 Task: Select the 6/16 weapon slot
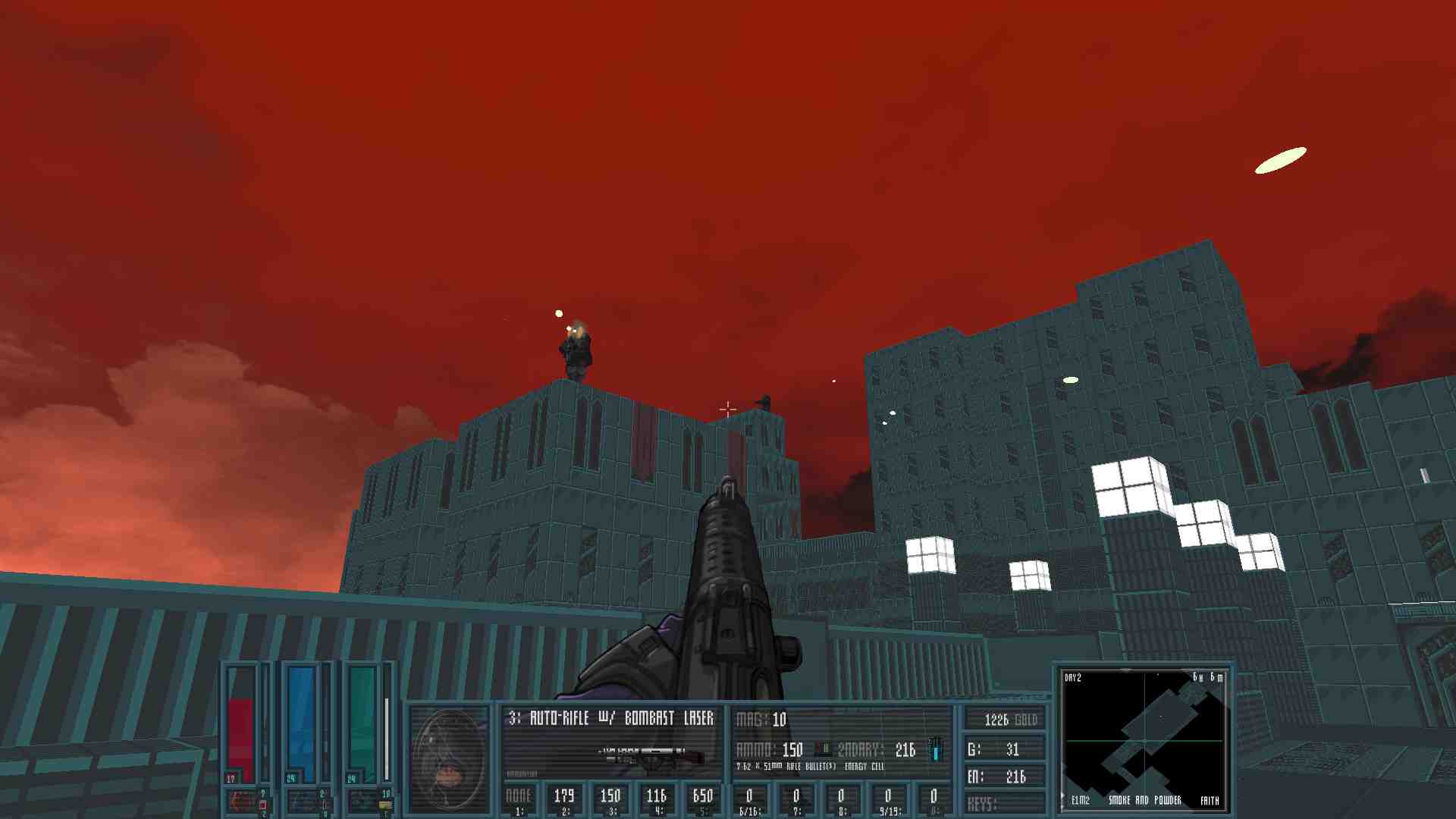pyautogui.click(x=749, y=799)
